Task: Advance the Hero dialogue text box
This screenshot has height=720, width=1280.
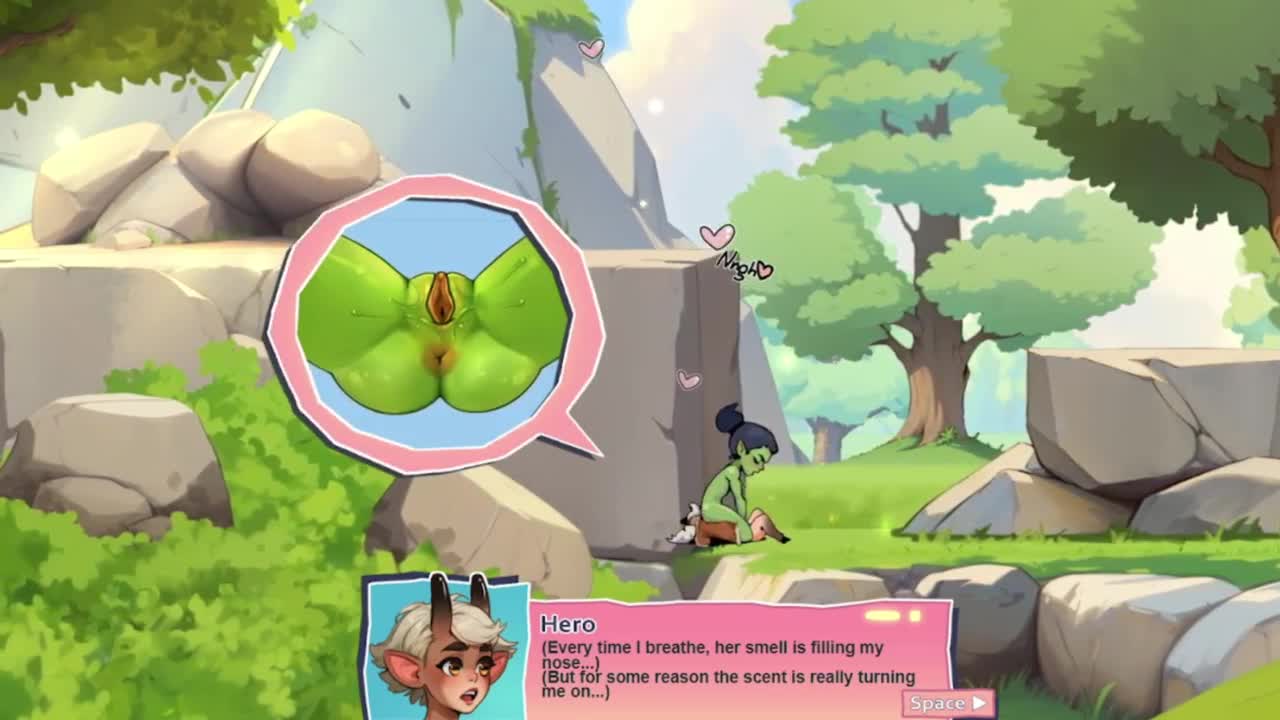Action: tap(738, 660)
